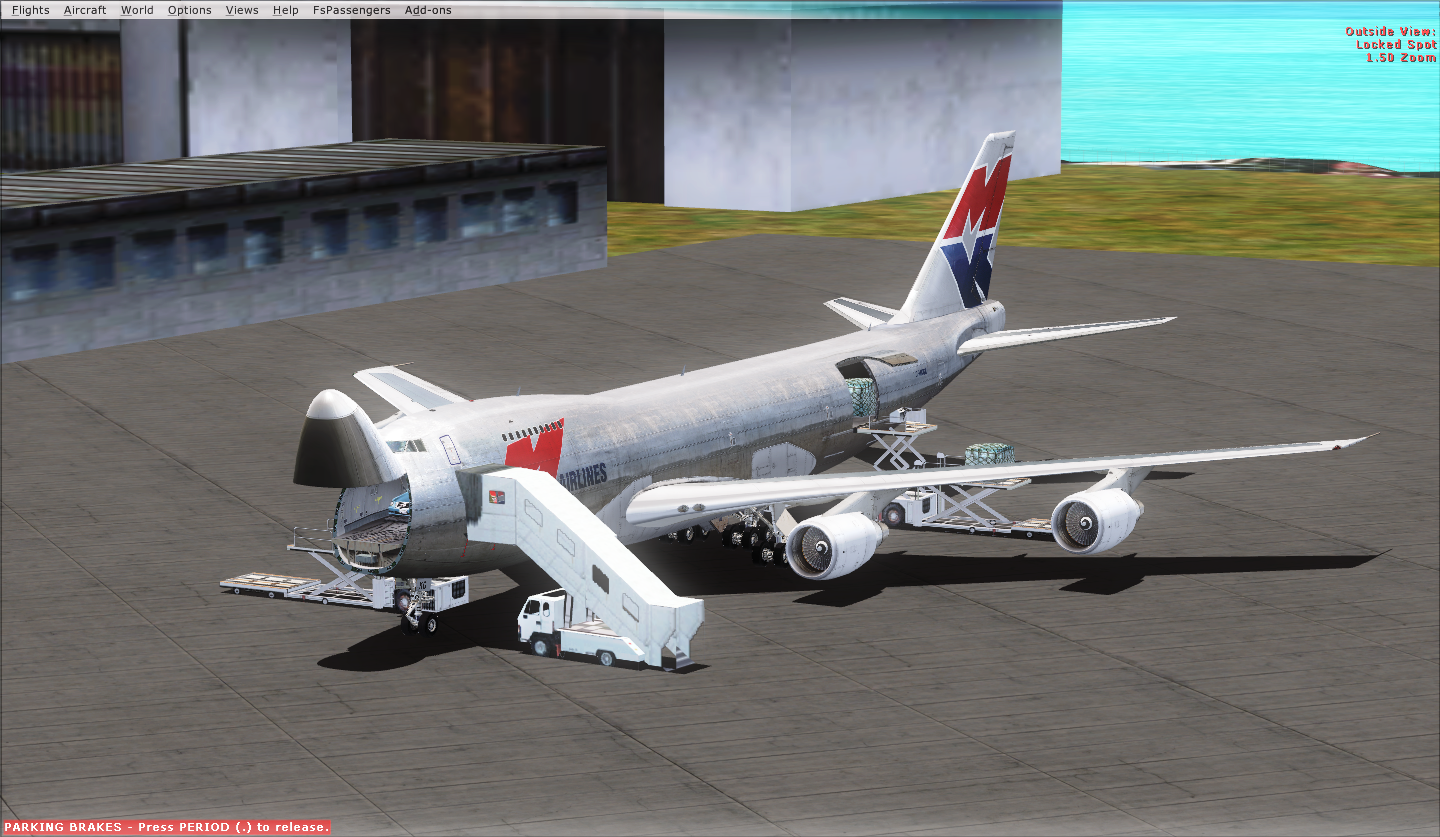Open the Help menu
Viewport: 1440px width, 837px height.
tap(285, 10)
